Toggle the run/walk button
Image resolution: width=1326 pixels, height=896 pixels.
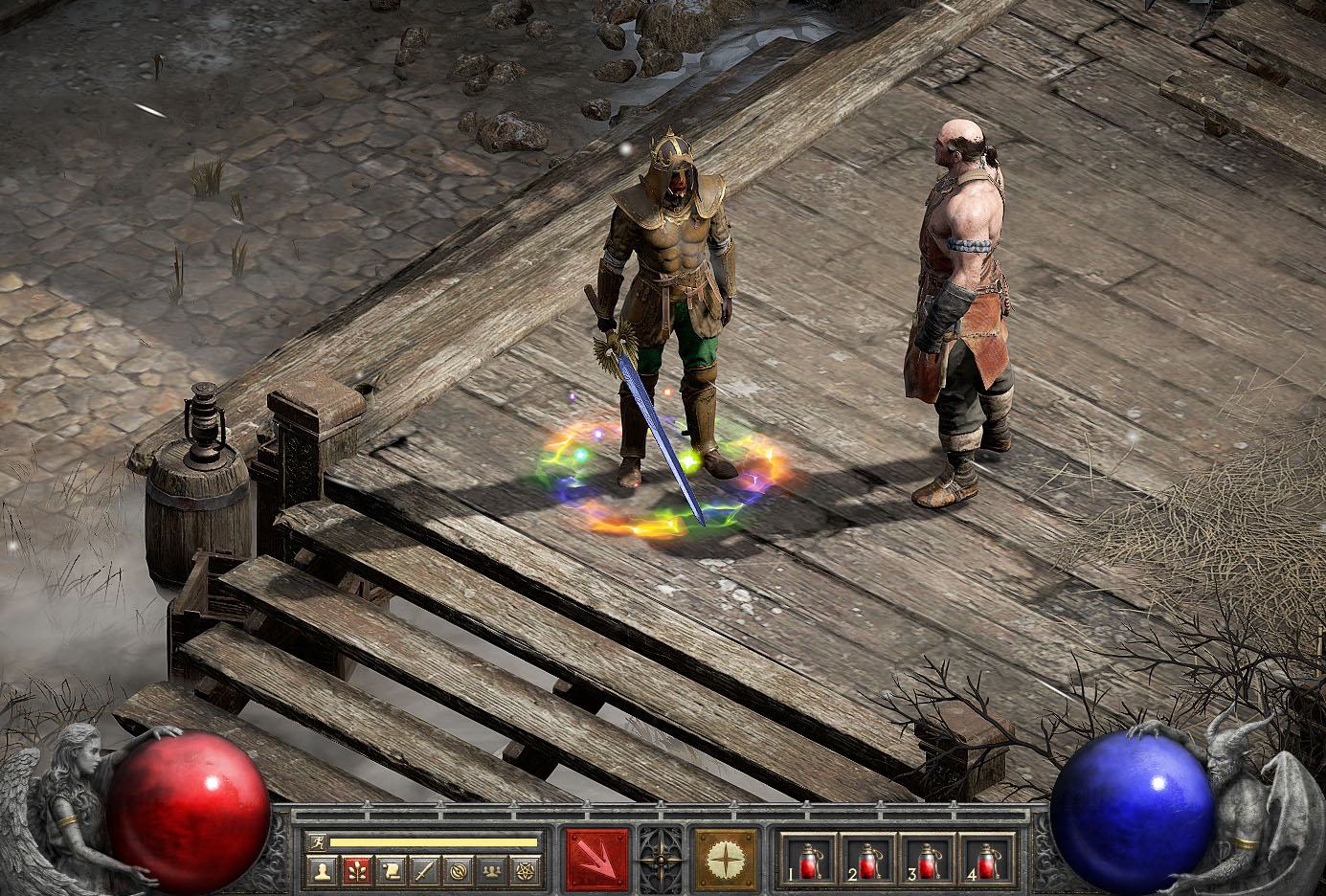pos(317,842)
